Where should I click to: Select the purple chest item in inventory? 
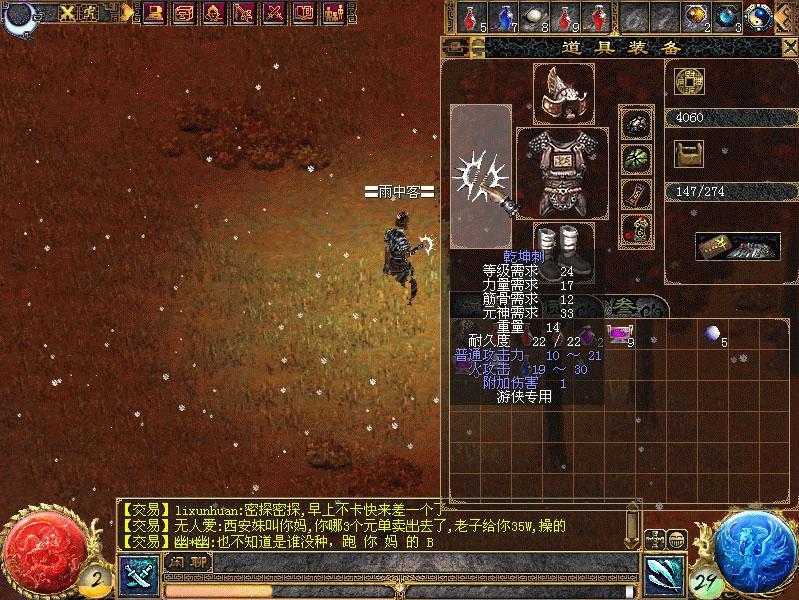620,334
